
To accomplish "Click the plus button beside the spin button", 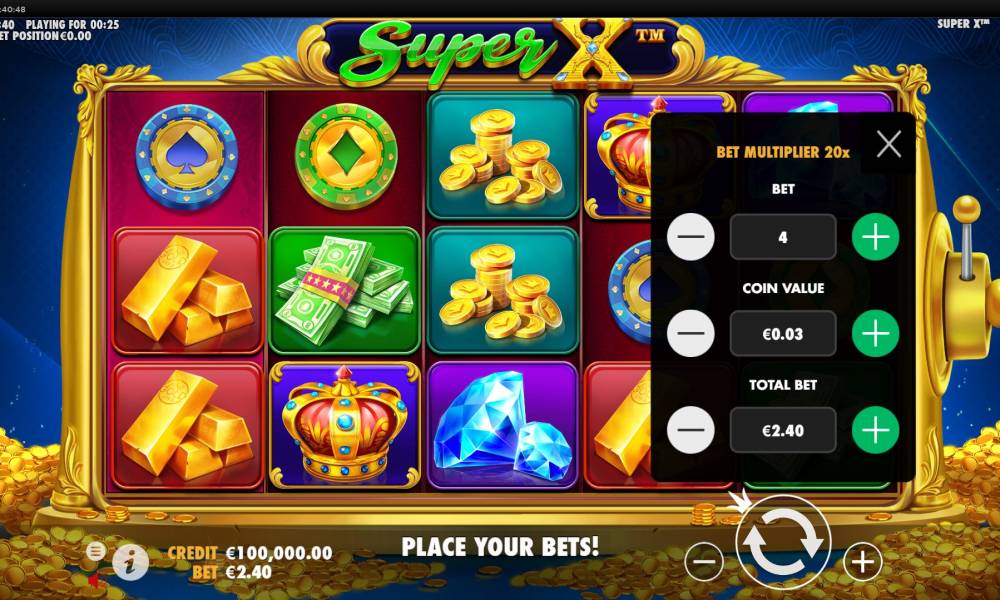I will click(x=862, y=562).
